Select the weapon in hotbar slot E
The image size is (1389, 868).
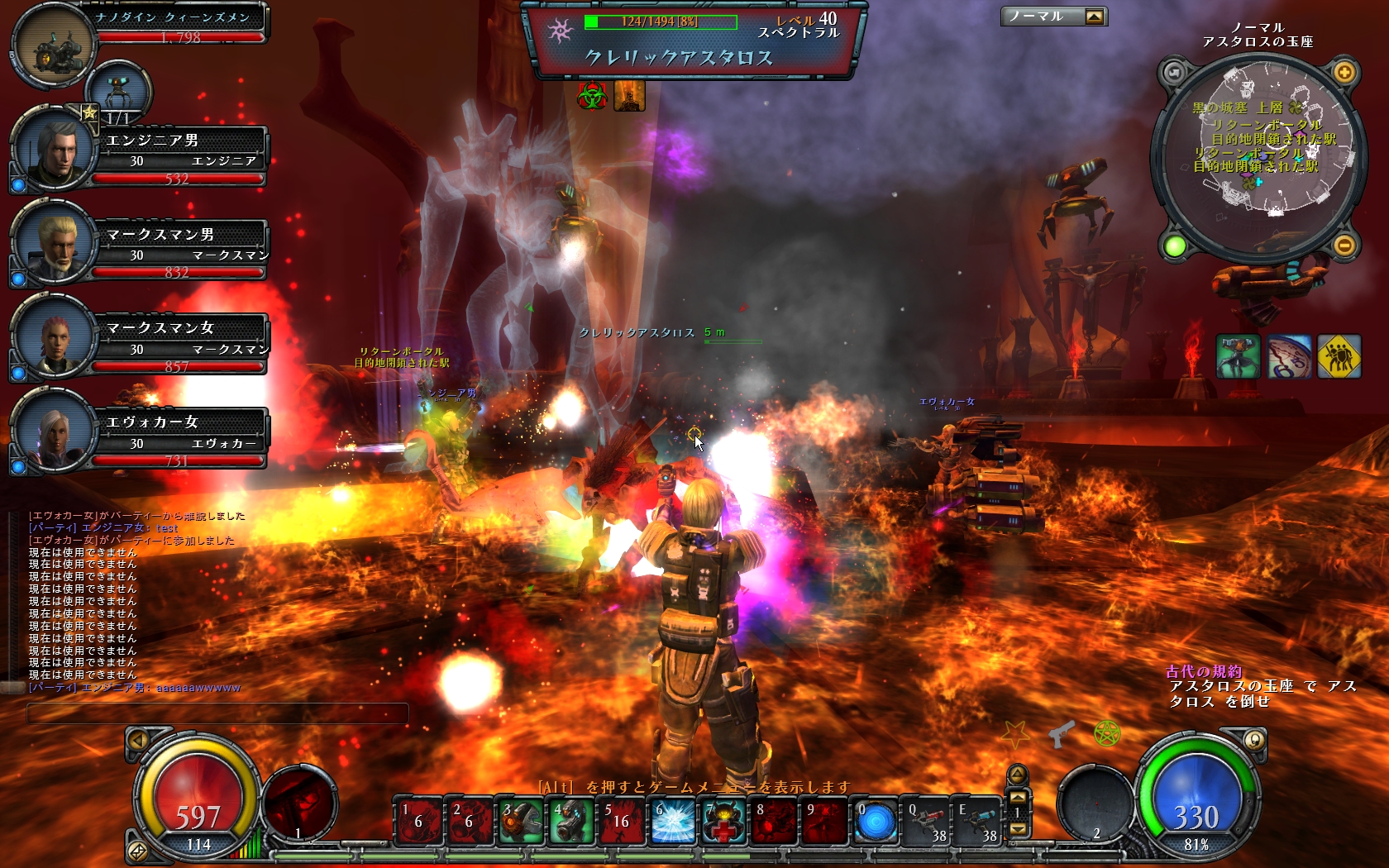[x=977, y=822]
